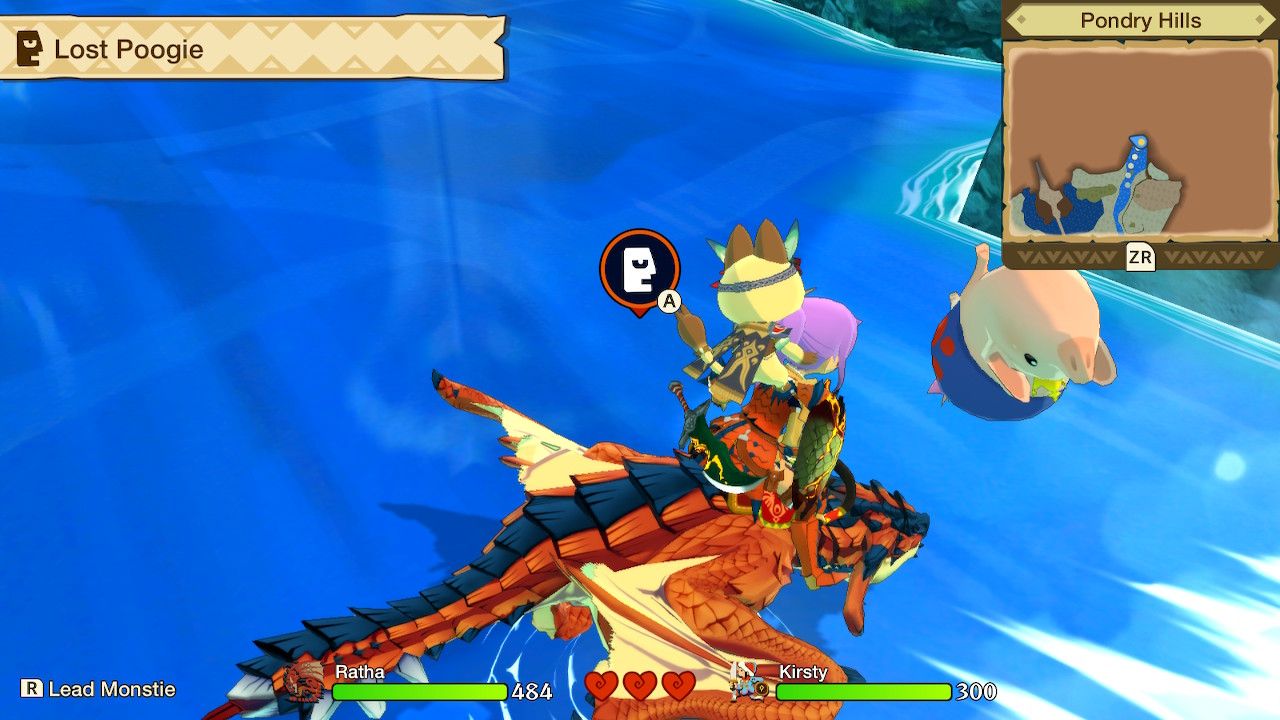Click the Lead Monstie label
Screen dimensions: 1280x720
[110, 689]
